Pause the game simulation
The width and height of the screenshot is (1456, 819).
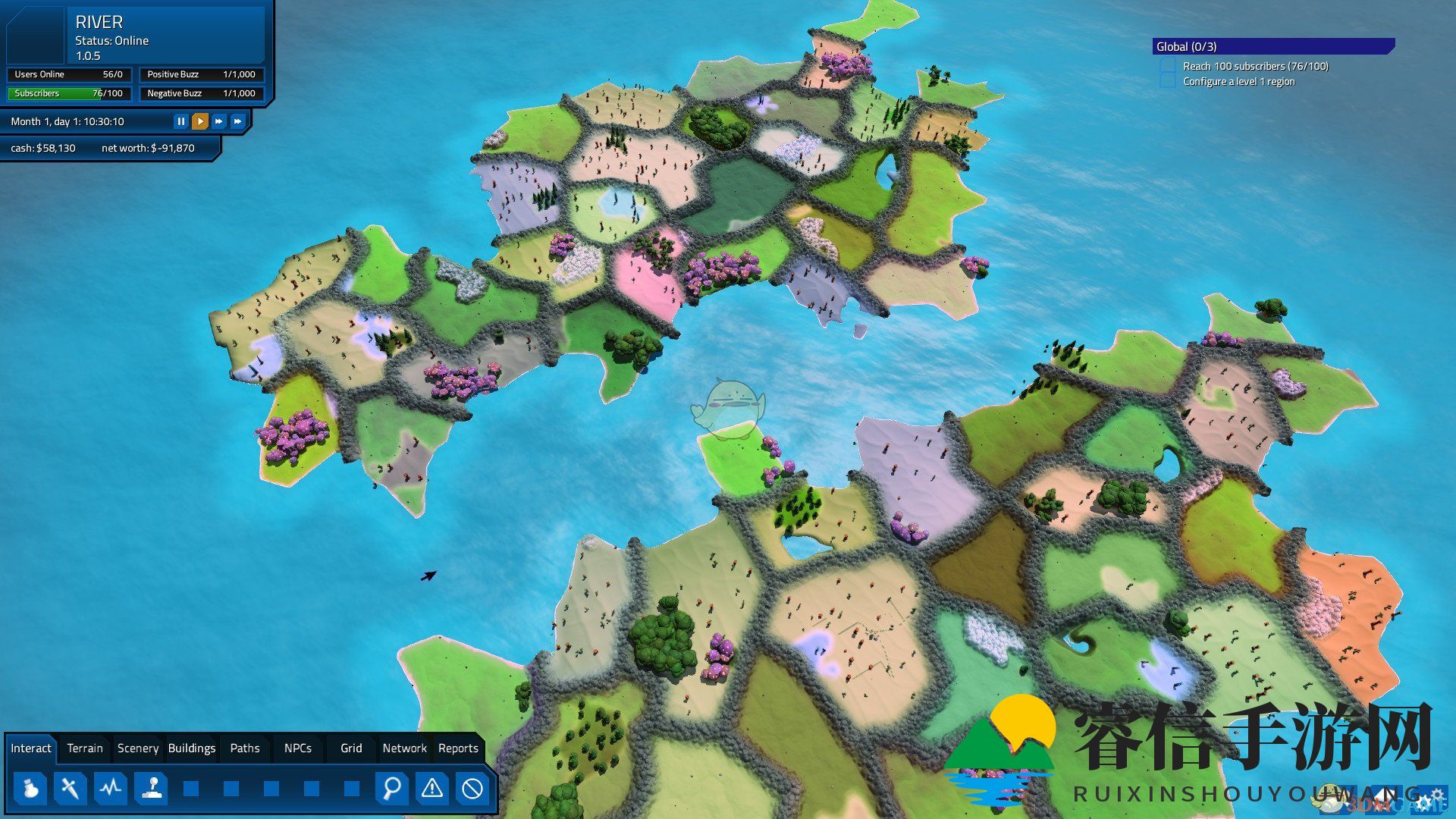(x=181, y=121)
